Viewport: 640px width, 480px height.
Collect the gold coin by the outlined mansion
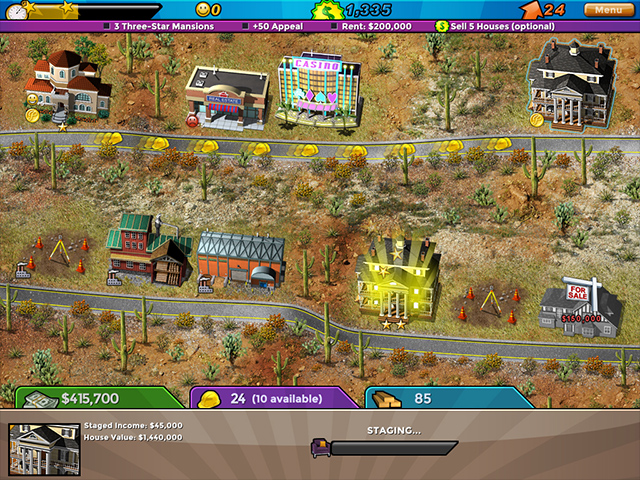(537, 120)
